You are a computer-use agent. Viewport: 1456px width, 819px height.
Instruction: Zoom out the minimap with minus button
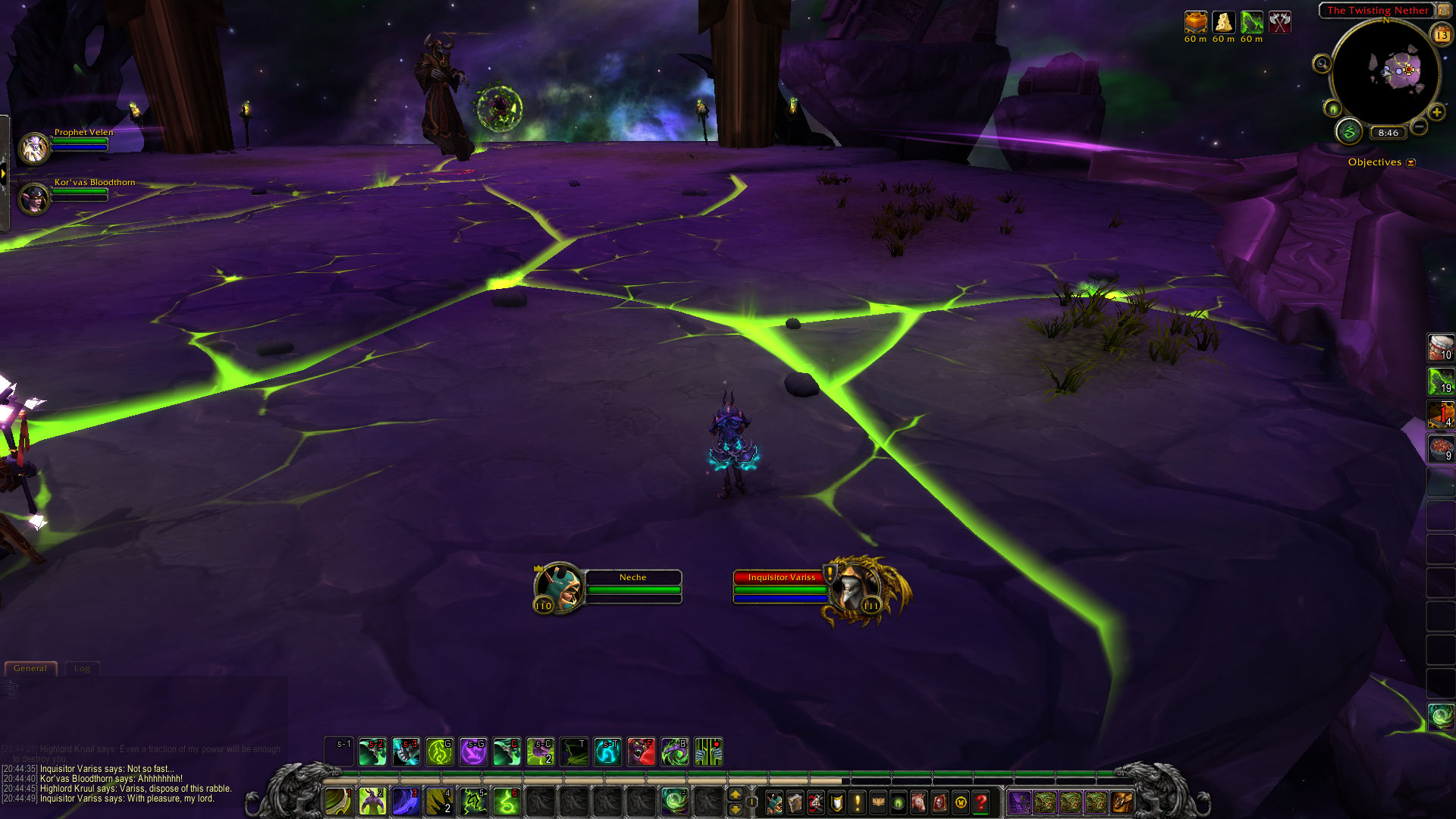click(x=1419, y=127)
